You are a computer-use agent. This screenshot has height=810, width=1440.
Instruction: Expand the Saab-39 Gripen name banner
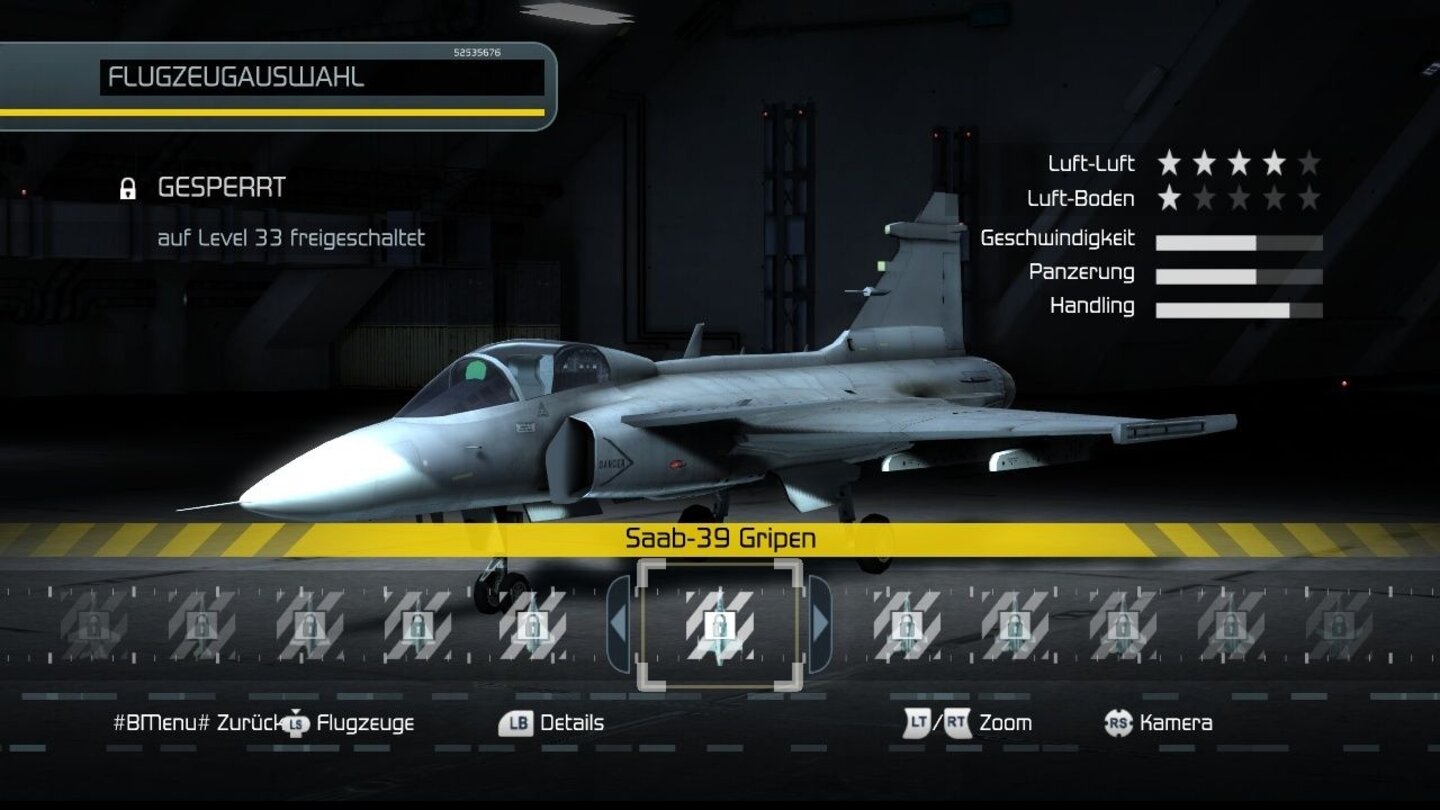[722, 536]
